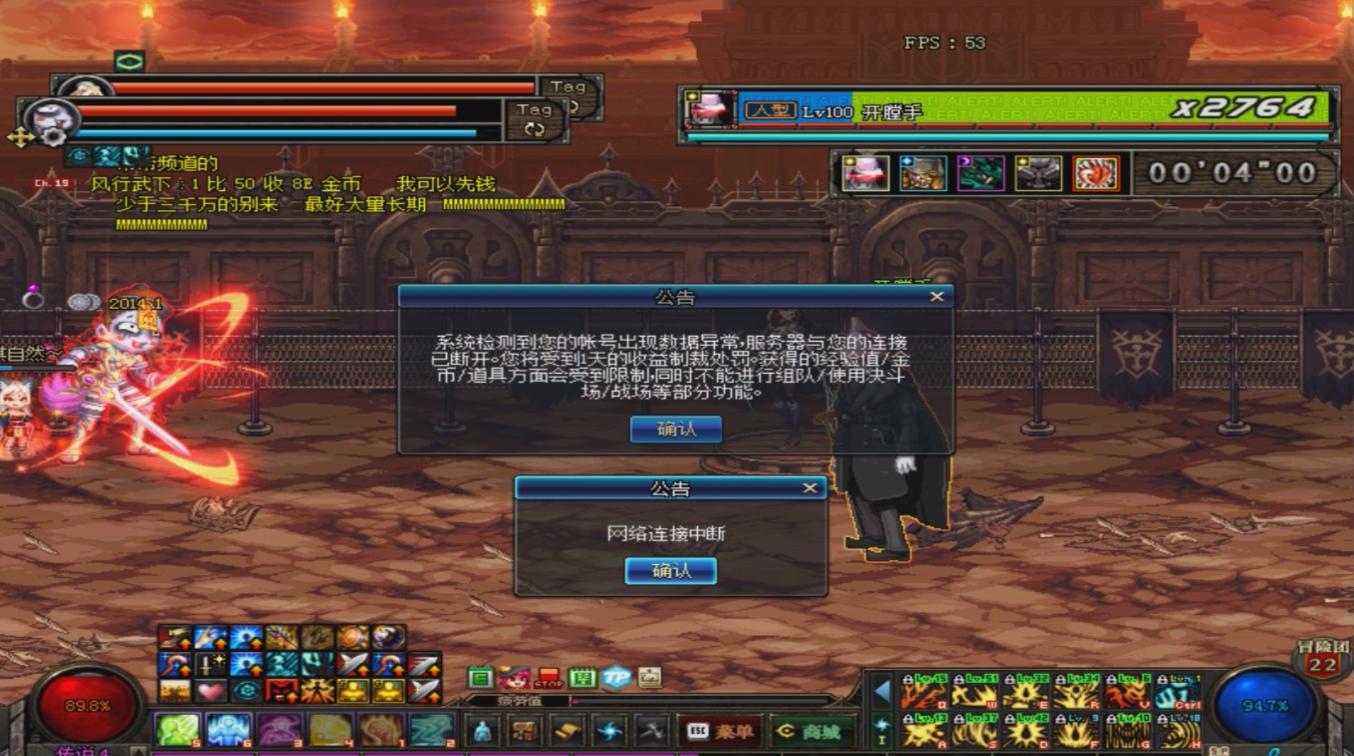The image size is (1354, 756).
Task: Confirm the network disconnected message
Action: tap(670, 571)
